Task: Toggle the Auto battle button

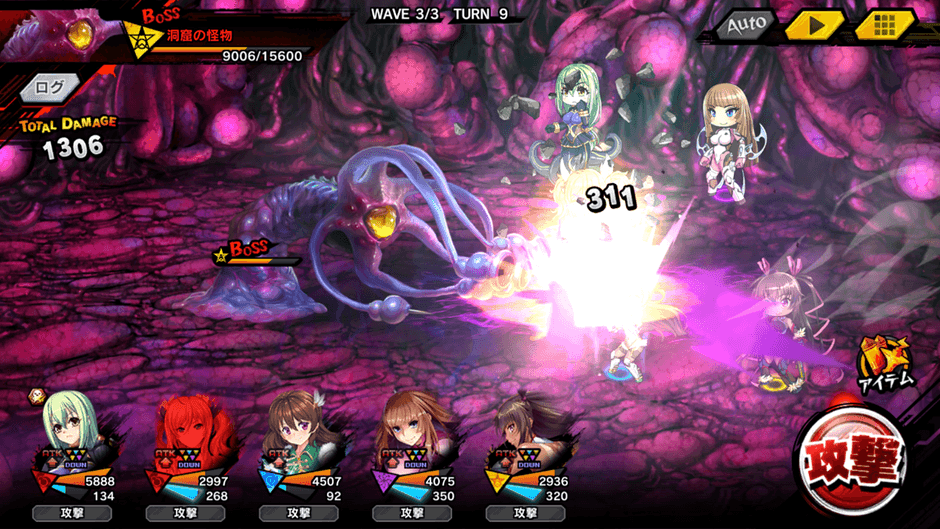Action: tap(746, 23)
